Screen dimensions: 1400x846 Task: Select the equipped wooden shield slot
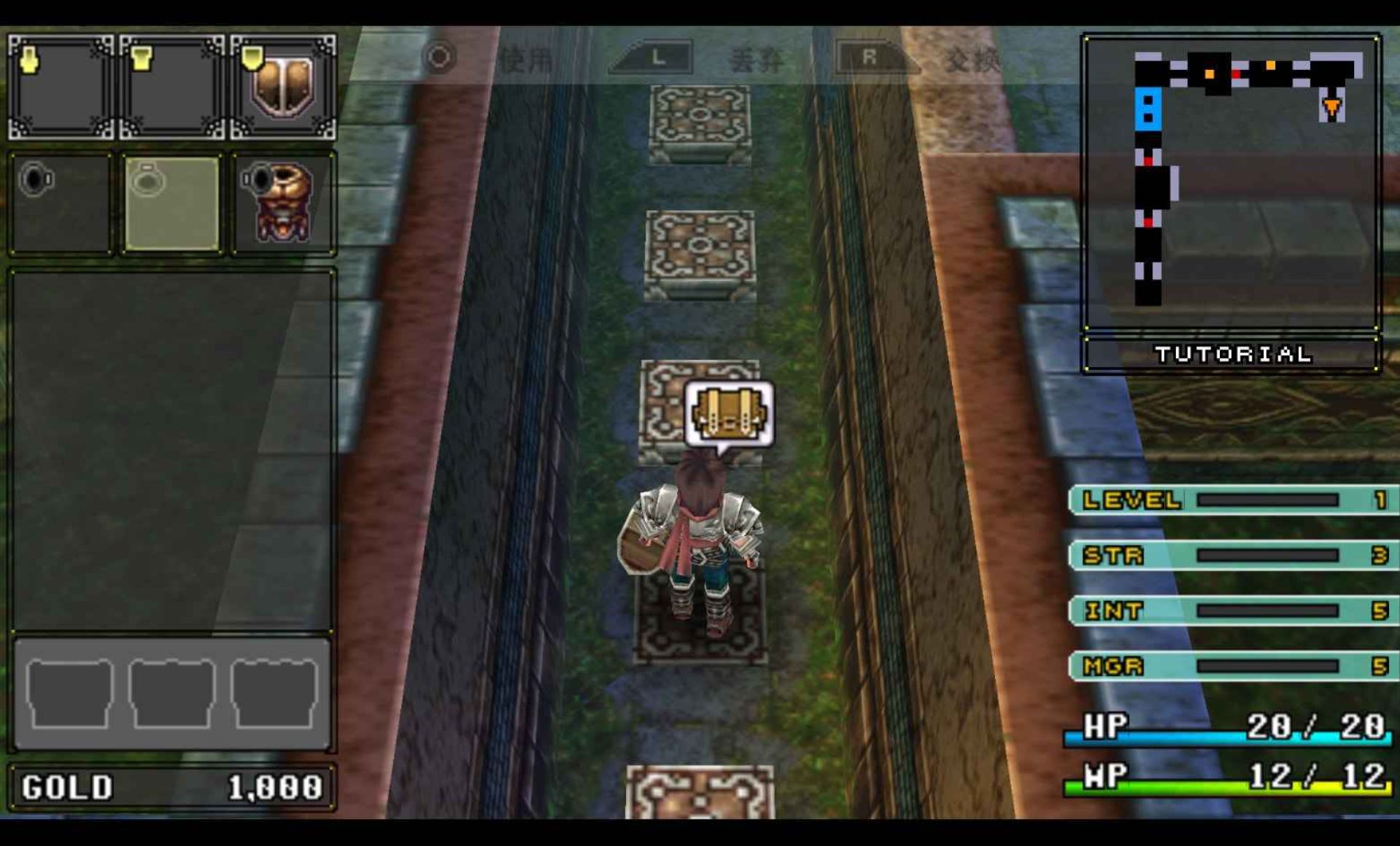tap(283, 88)
